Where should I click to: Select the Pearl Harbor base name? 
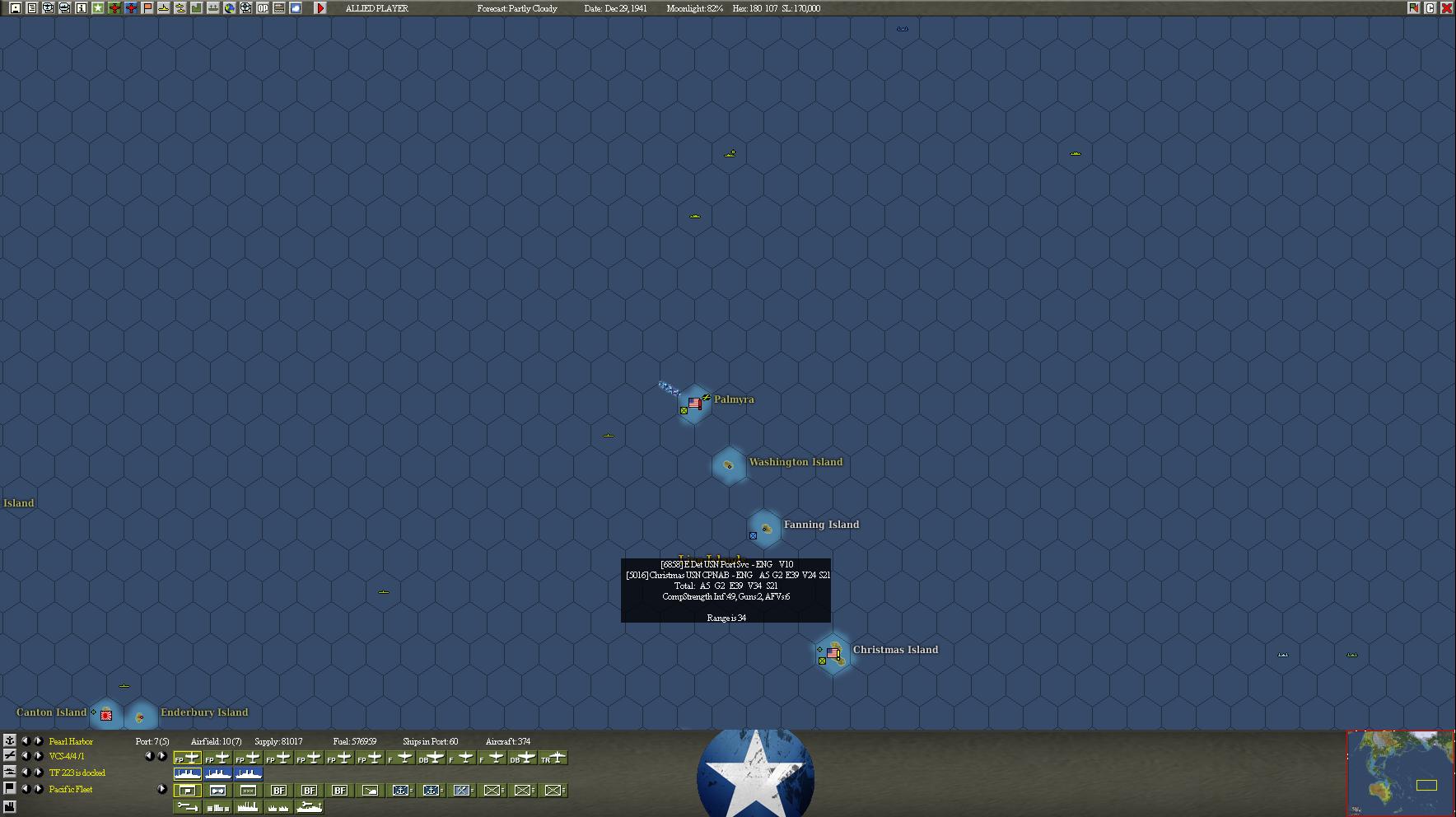coord(71,742)
